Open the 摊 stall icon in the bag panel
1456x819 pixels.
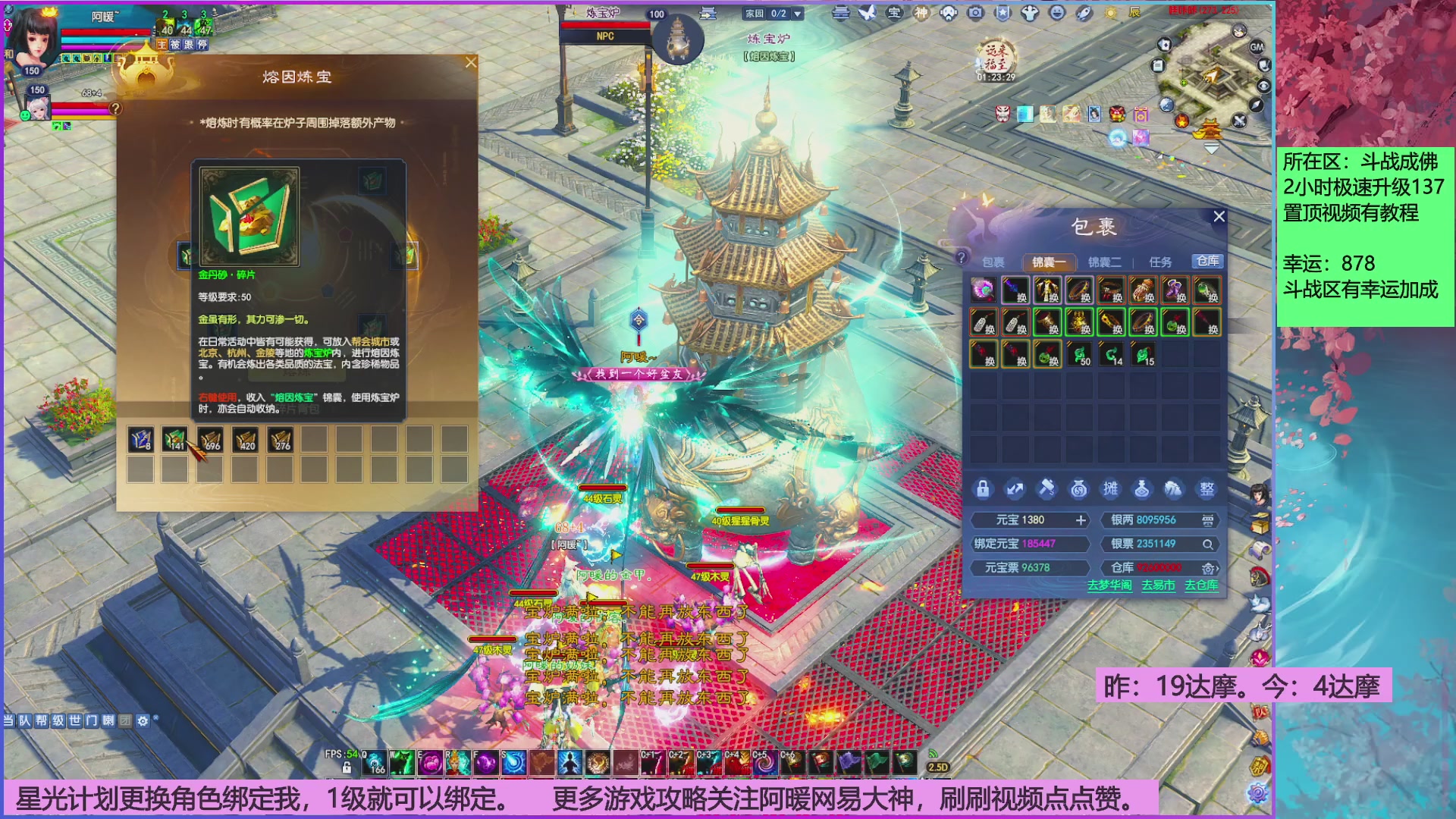coord(1111,490)
